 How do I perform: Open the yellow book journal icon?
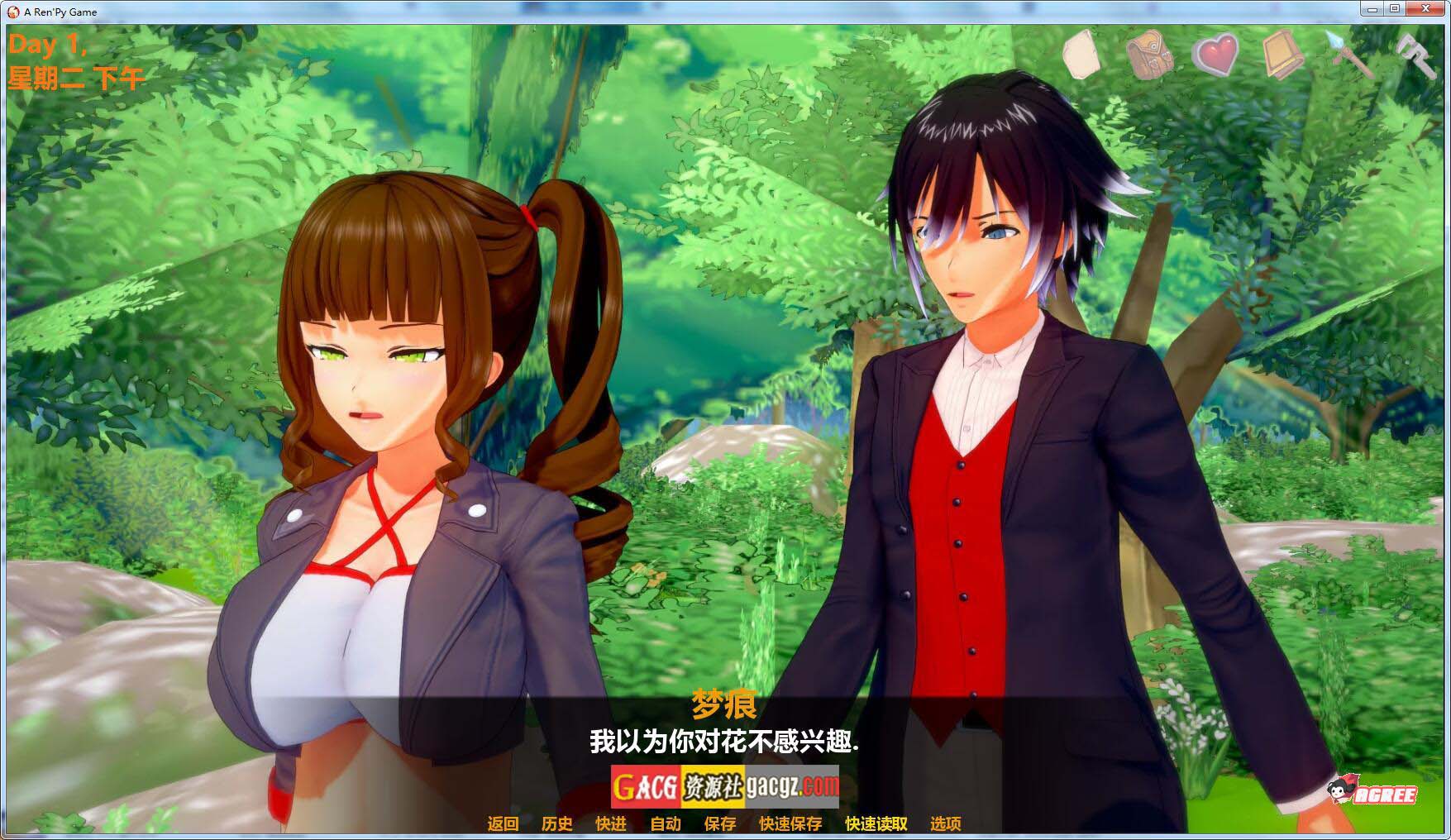click(x=1283, y=55)
